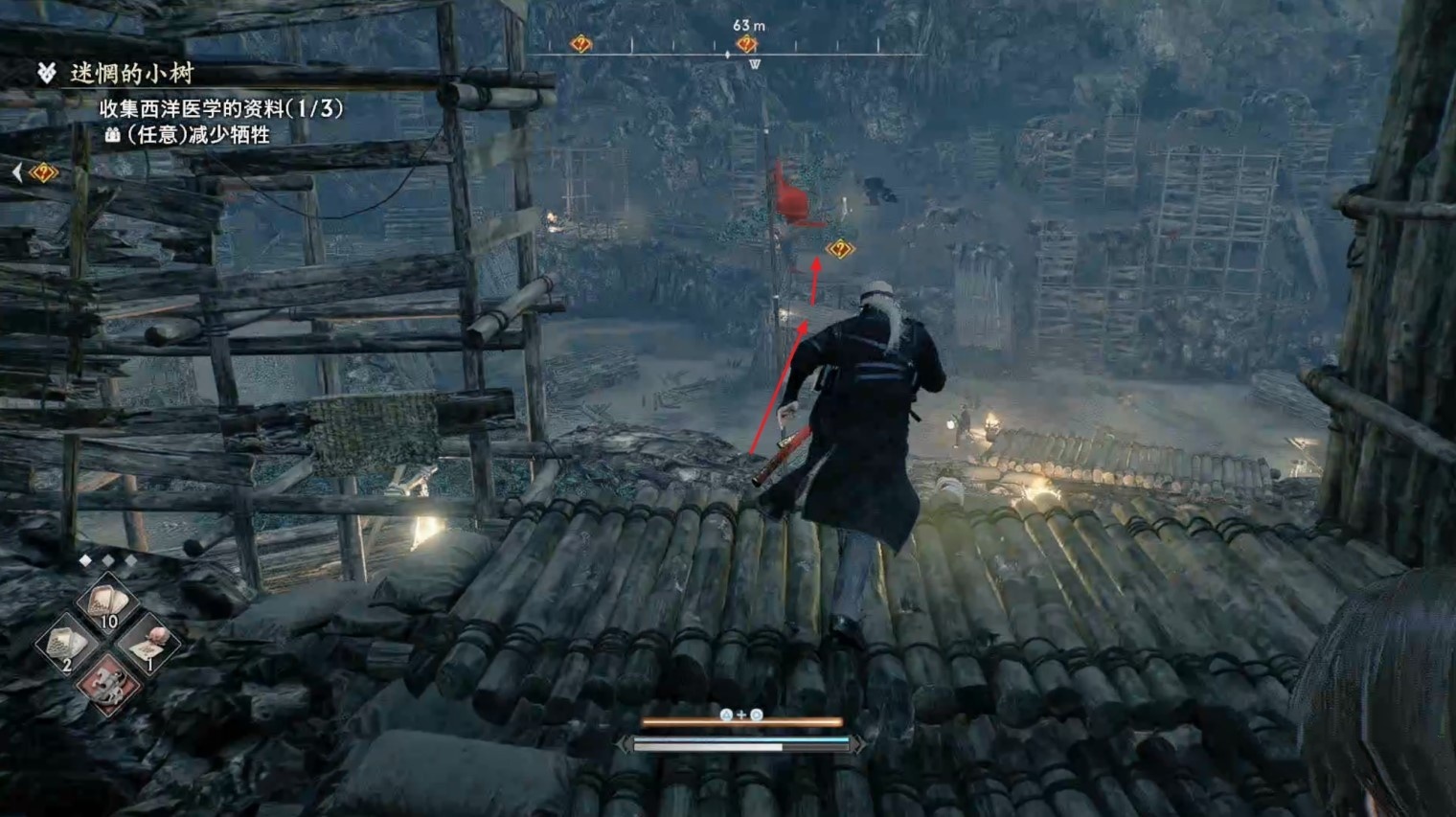Screen dimensions: 1456x817
Task: Click the optional 减少牺牲 objective
Action: point(198,135)
